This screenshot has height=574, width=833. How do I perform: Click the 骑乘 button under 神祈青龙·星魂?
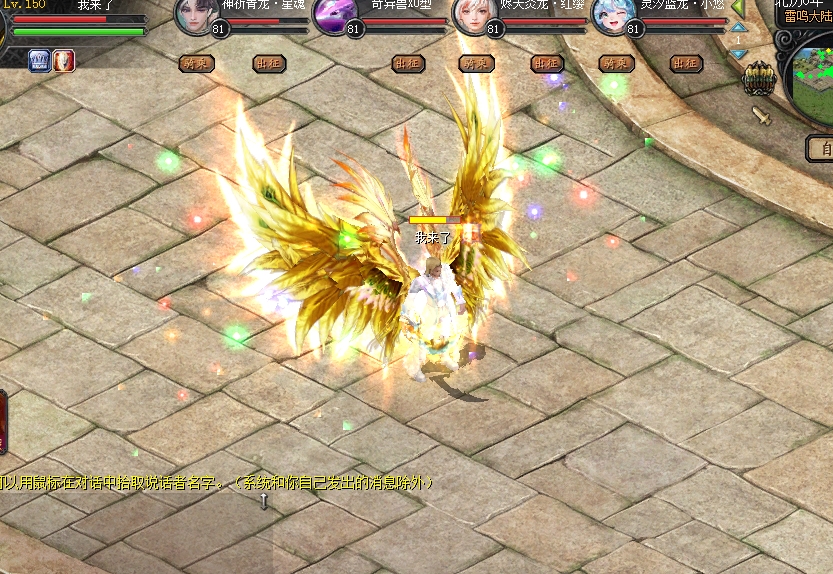196,64
